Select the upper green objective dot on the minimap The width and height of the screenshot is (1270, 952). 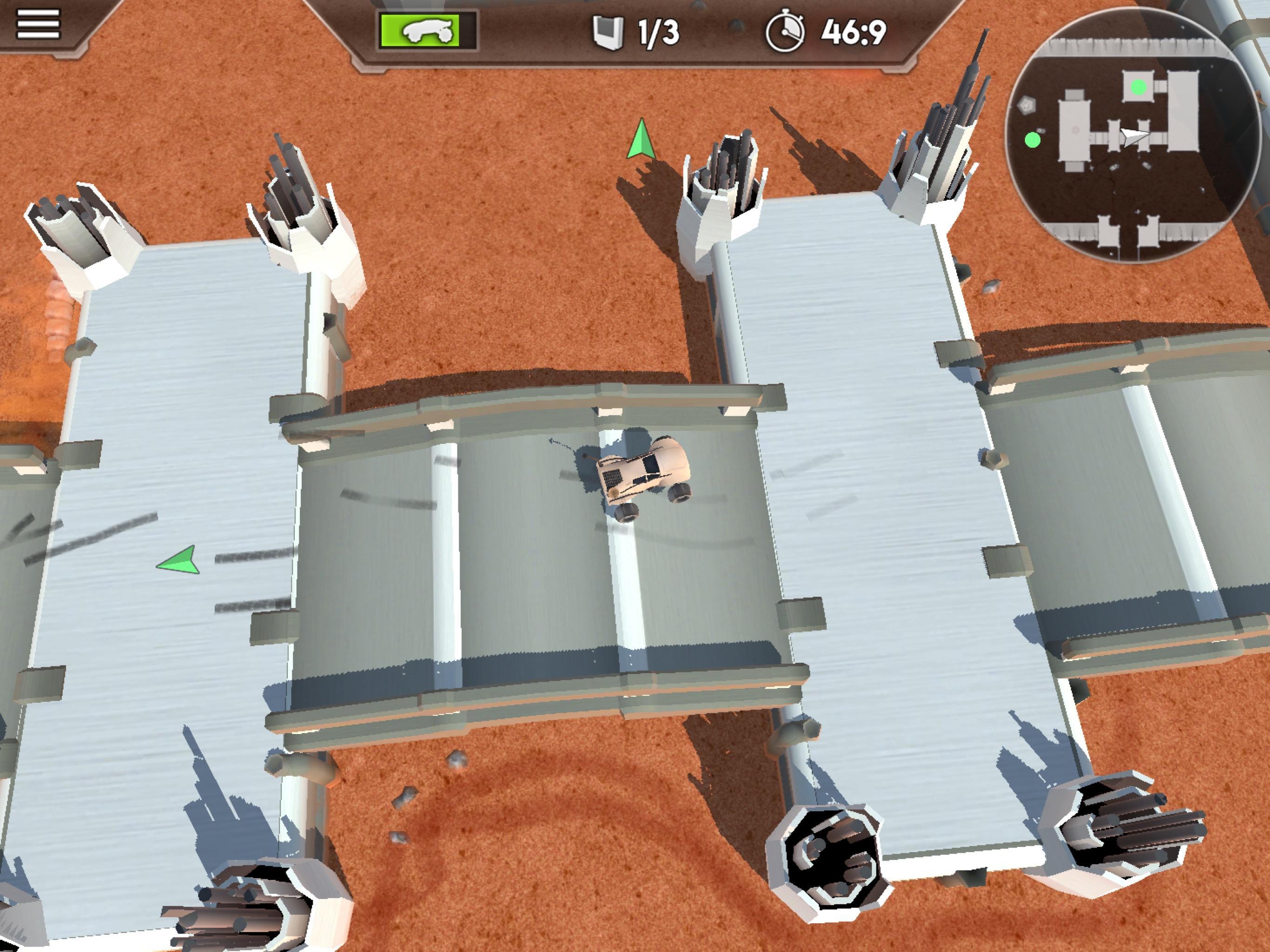[1138, 87]
